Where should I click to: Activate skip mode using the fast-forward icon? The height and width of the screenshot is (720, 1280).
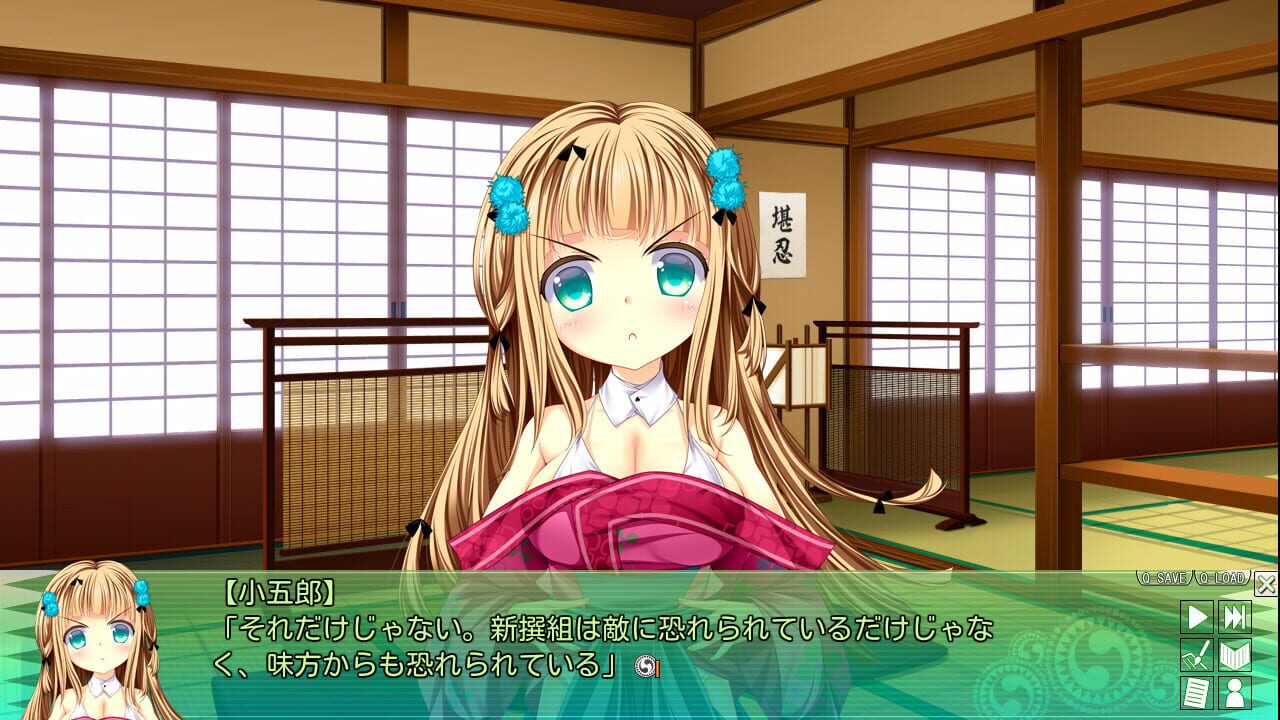[1236, 616]
